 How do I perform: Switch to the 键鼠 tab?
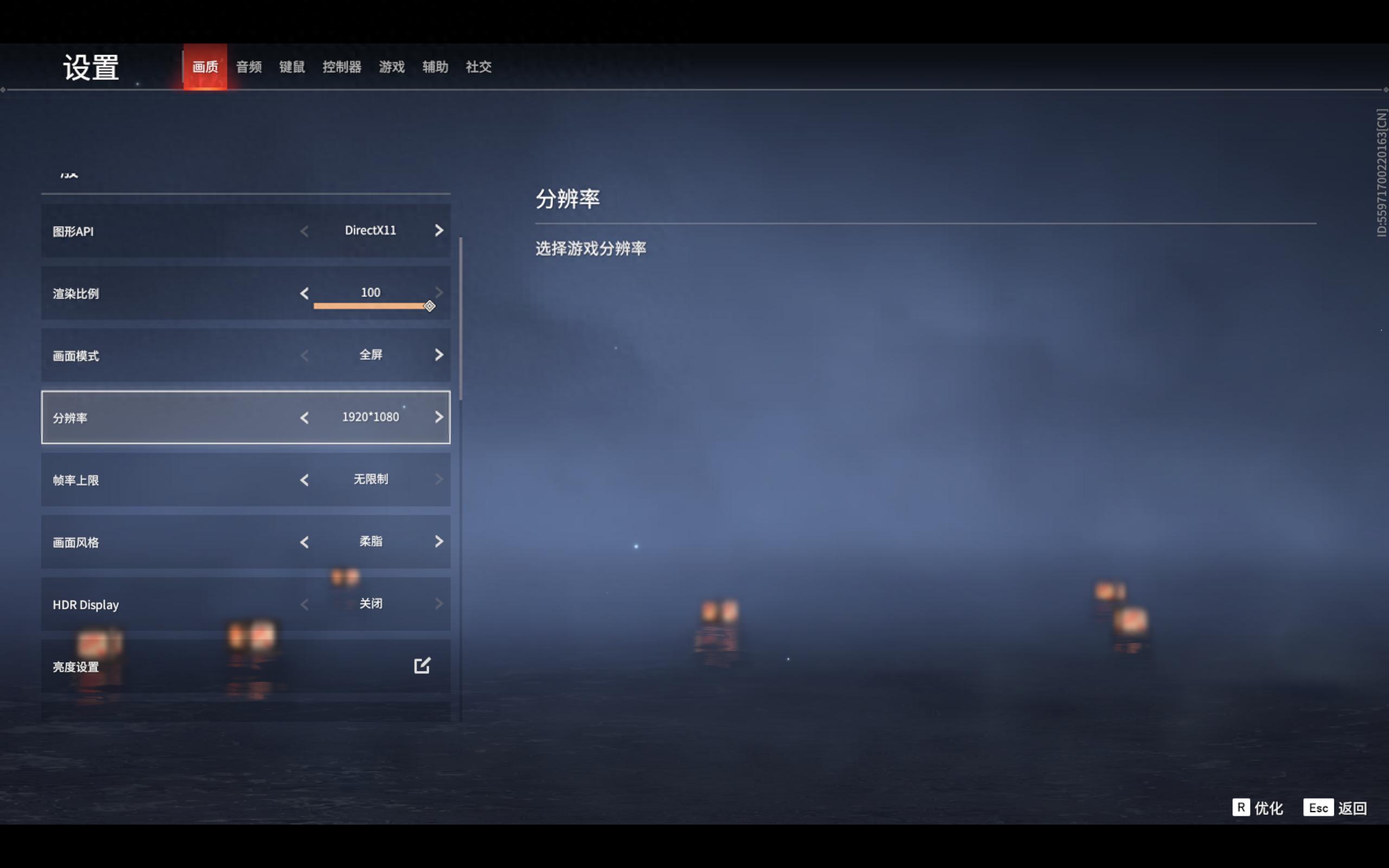point(291,67)
